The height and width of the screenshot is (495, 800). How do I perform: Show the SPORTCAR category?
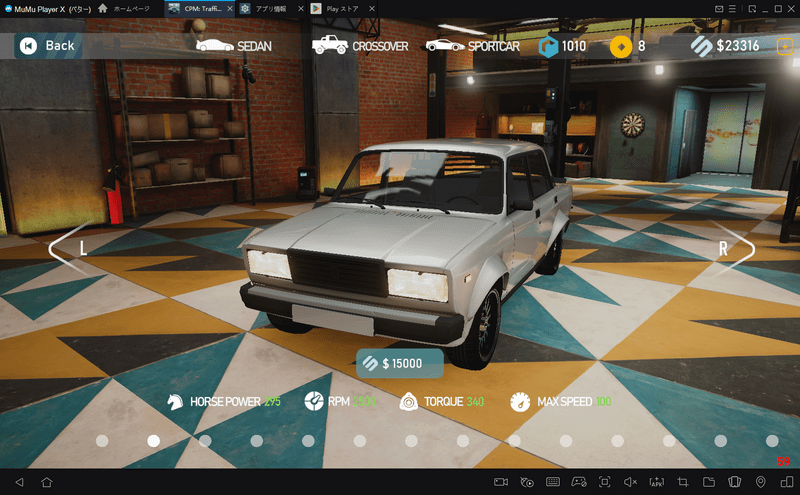472,45
